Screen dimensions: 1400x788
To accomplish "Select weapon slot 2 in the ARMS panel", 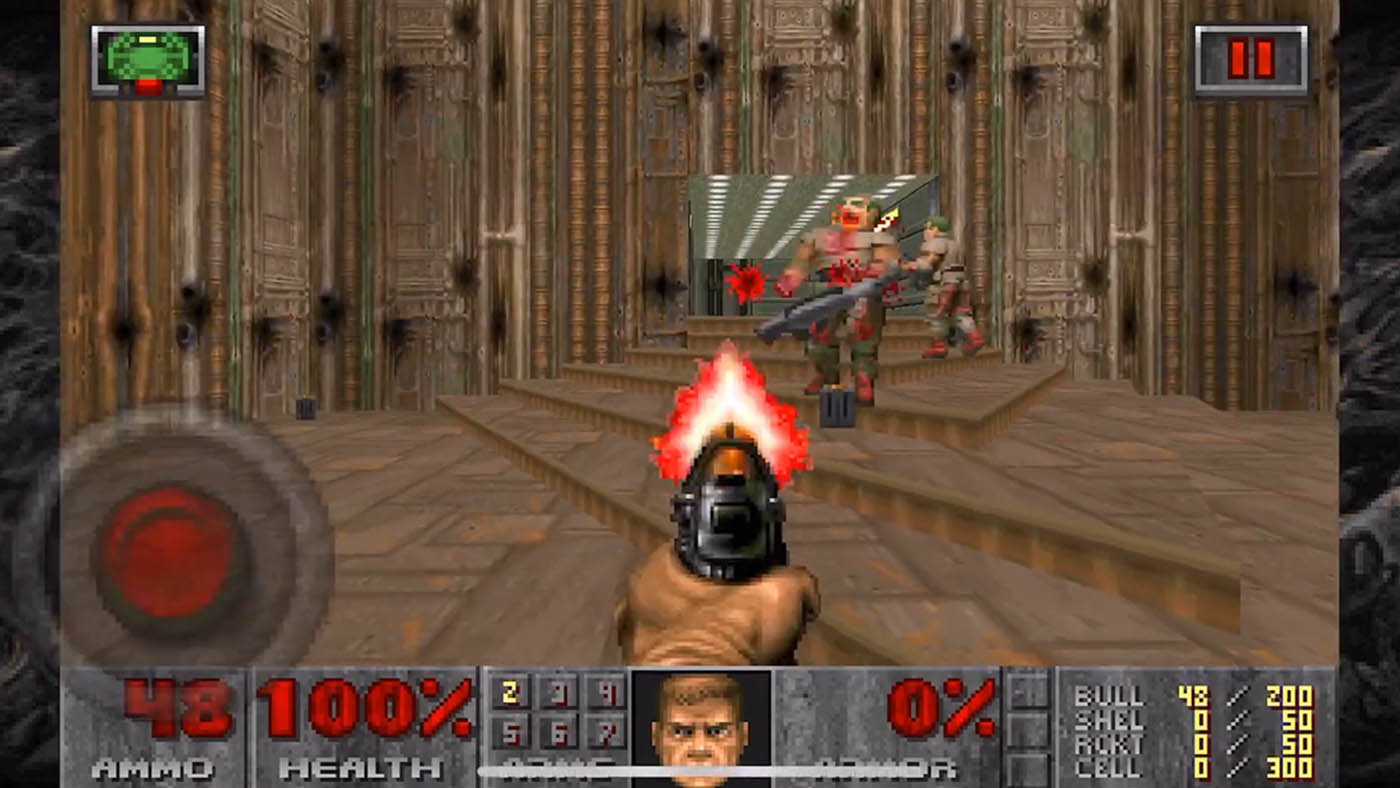I will click(510, 693).
